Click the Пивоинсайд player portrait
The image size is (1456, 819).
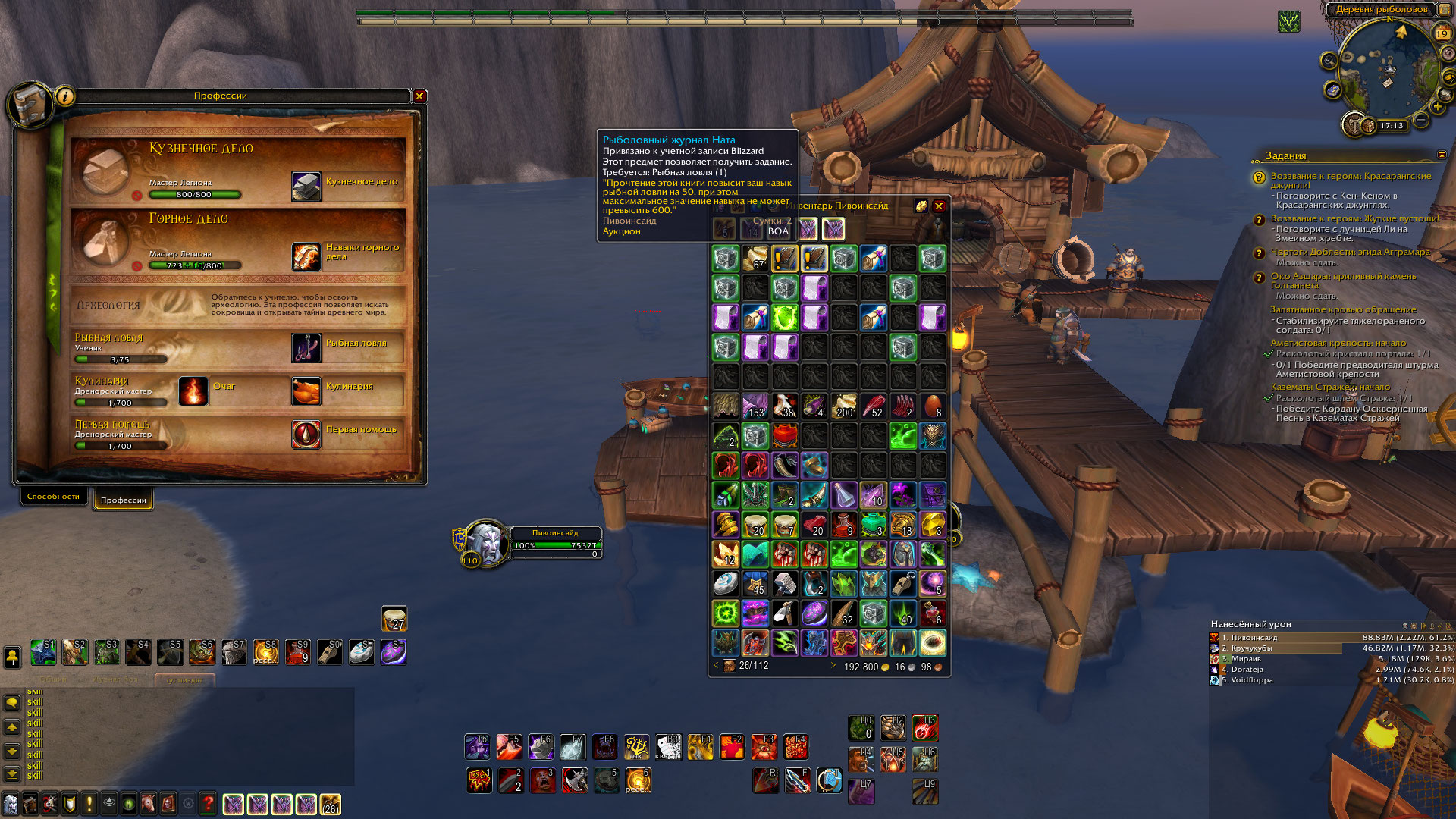point(487,541)
